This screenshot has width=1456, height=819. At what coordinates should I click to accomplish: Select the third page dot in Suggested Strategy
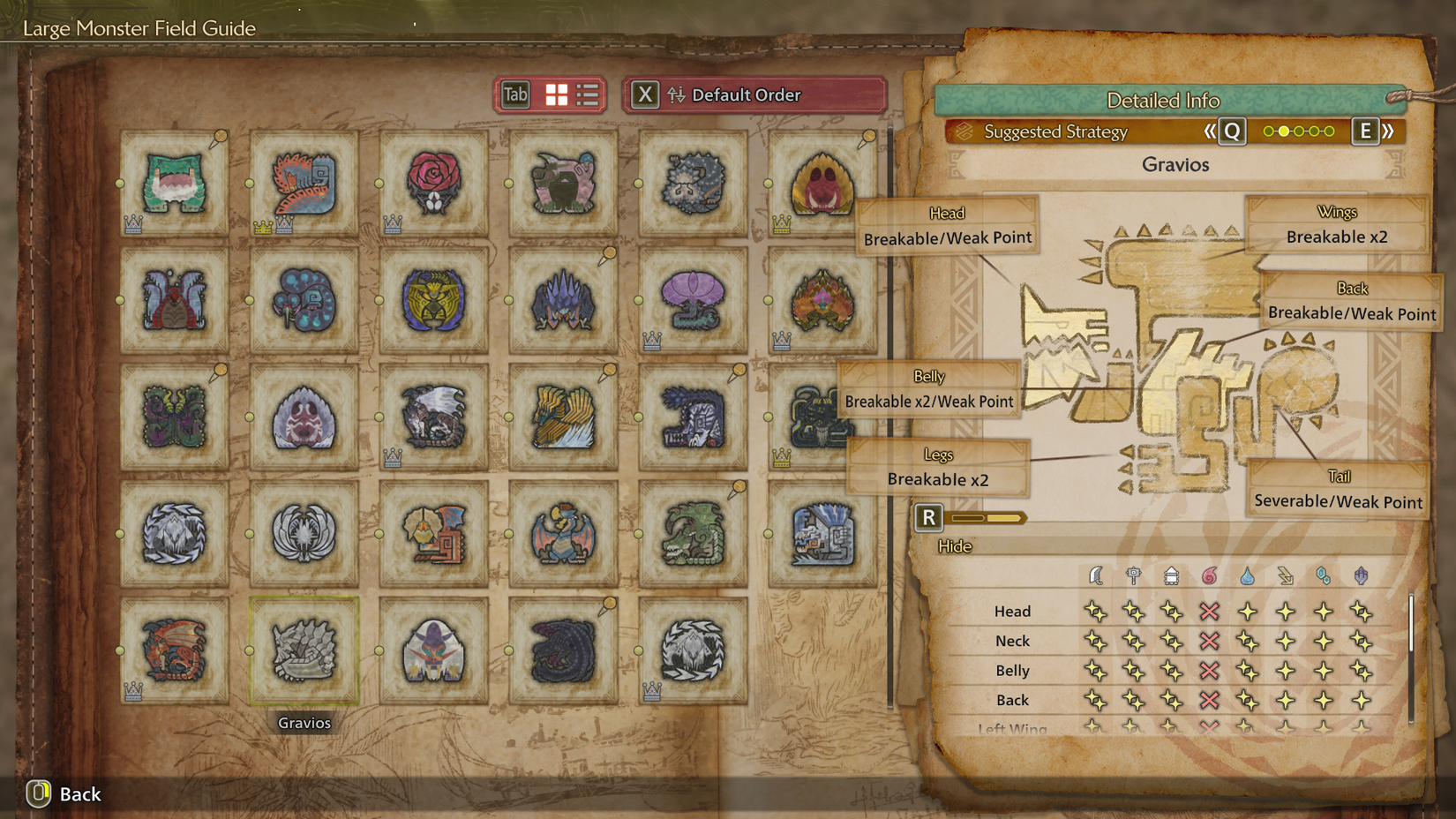tap(1297, 131)
